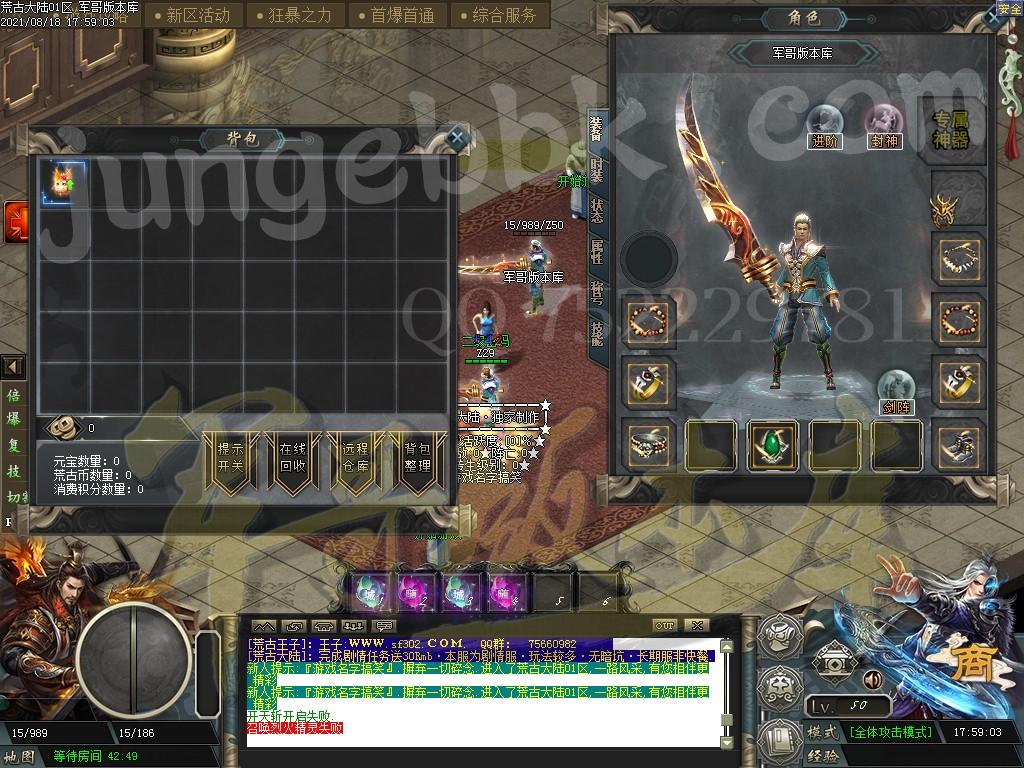
Task: Open the 进阶 orb button
Action: click(825, 125)
